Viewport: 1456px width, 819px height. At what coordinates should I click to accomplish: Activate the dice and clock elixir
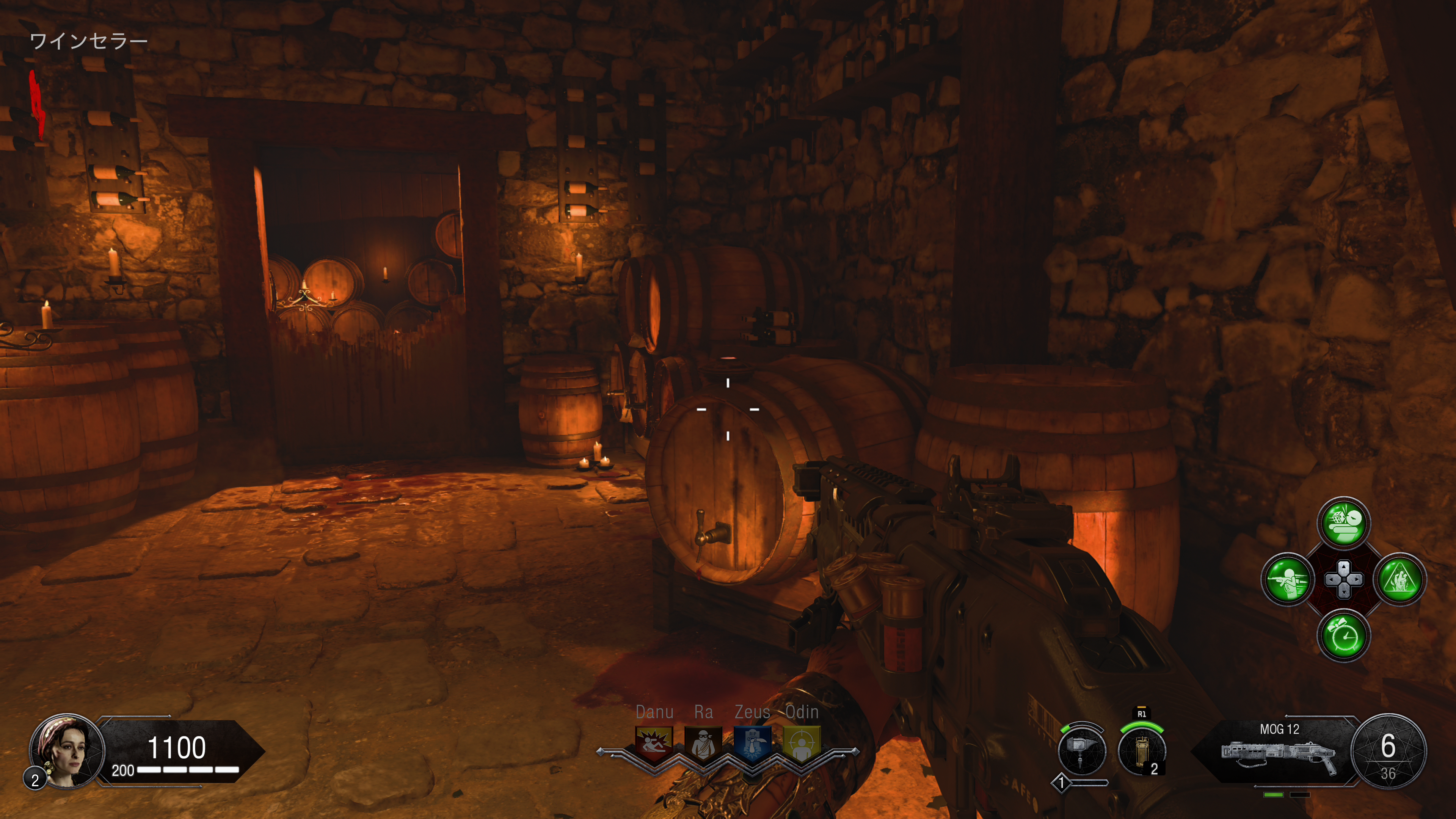(x=1343, y=523)
